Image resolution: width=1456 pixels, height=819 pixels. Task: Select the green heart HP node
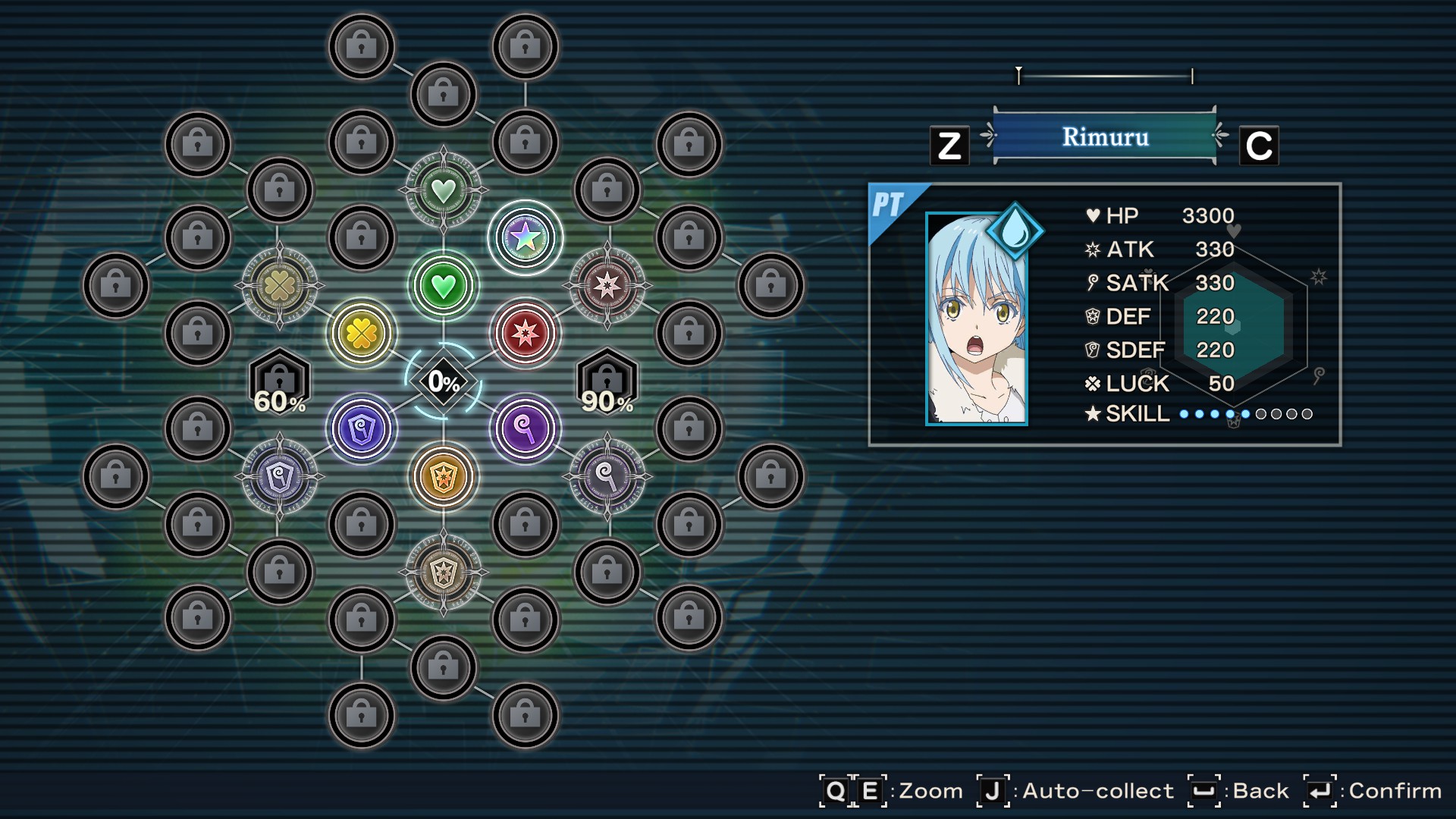(444, 286)
